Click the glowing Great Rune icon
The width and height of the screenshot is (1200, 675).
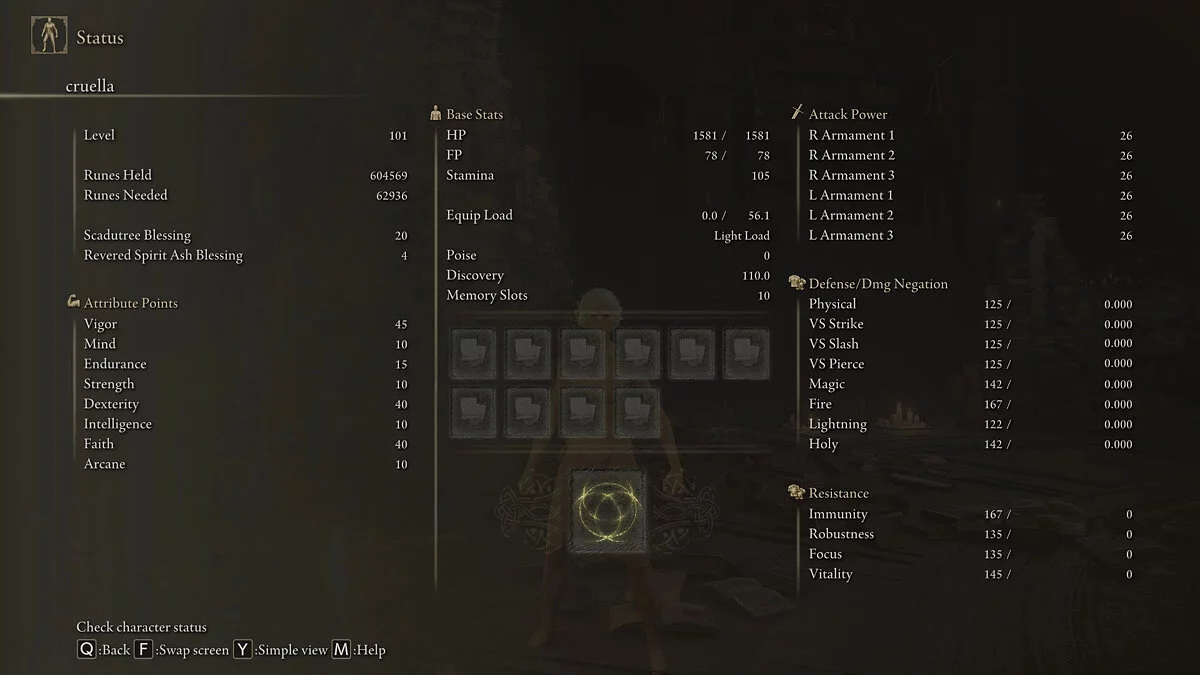608,511
